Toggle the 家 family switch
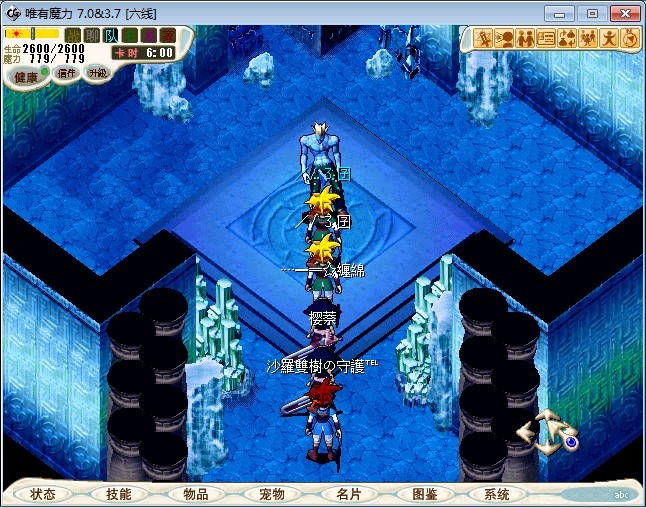The image size is (646, 508). pyautogui.click(x=168, y=36)
